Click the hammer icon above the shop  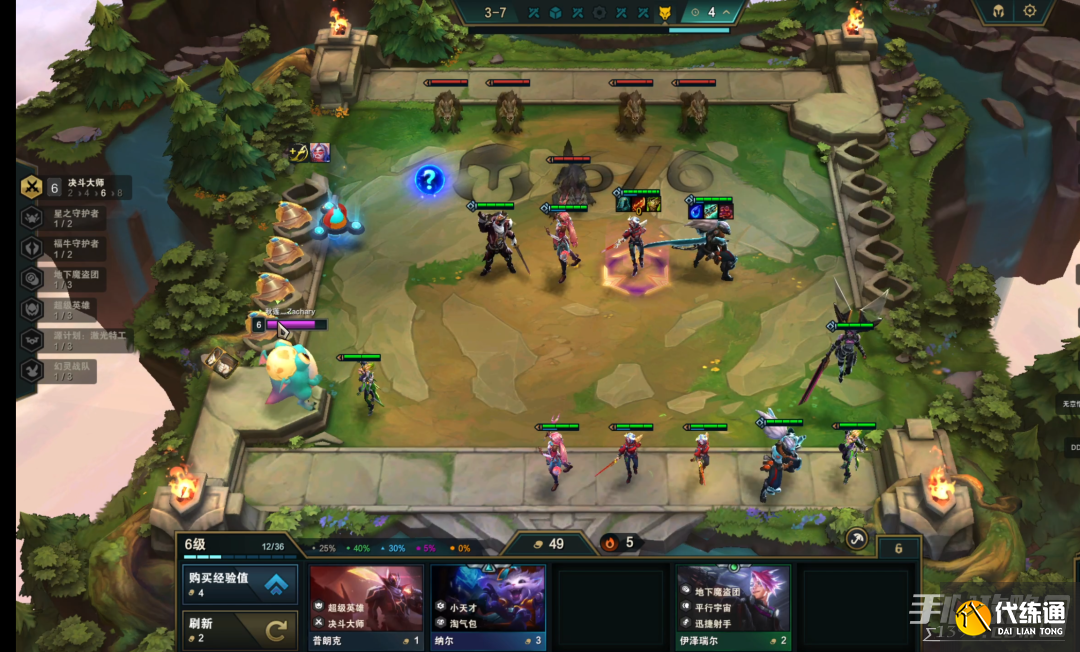tap(856, 539)
